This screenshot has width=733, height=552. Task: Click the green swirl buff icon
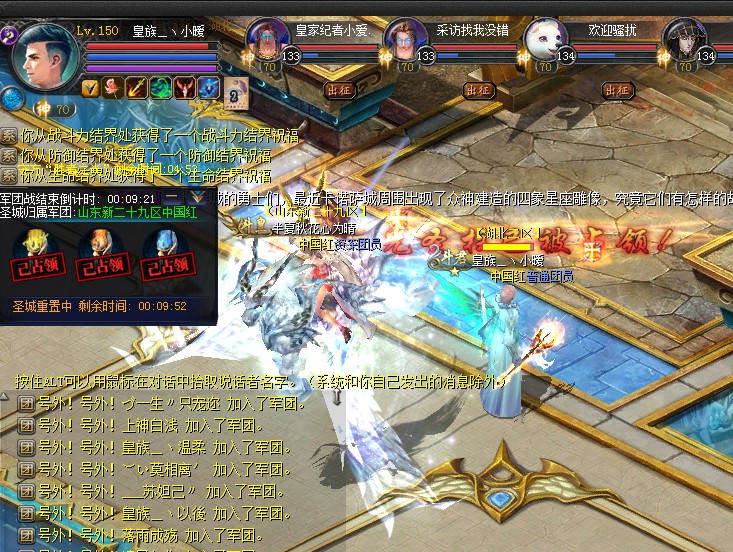pyautogui.click(x=160, y=88)
